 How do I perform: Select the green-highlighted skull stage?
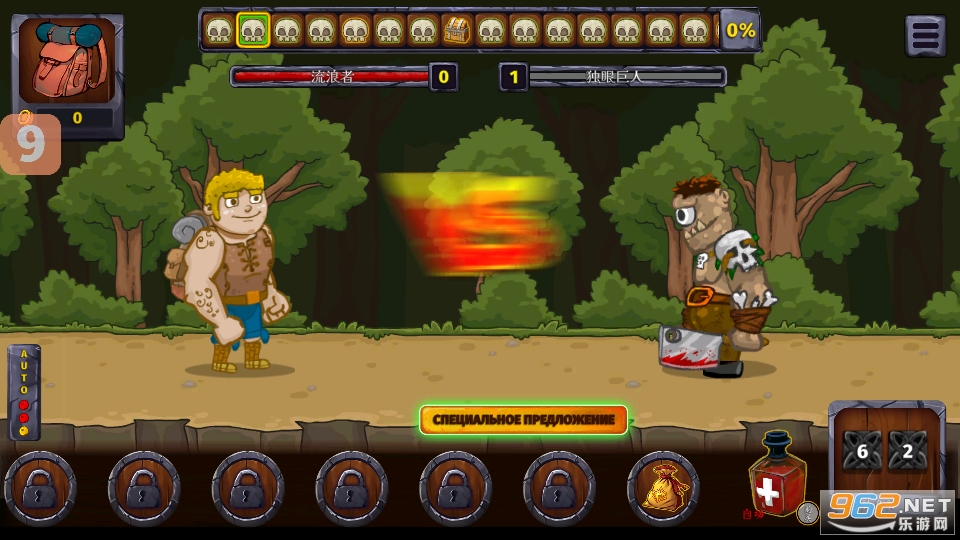tap(253, 31)
